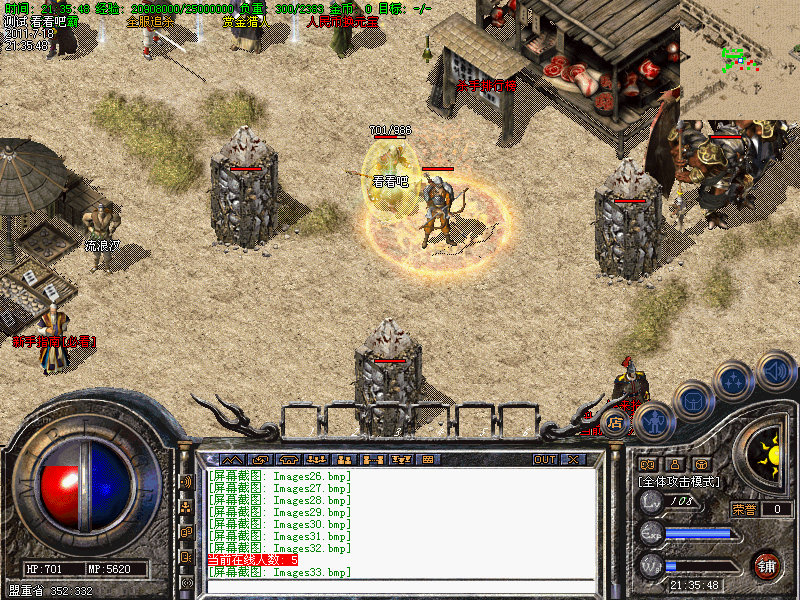Viewport: 800px width, 600px height.
Task: Click the single-person icon above attack mode
Action: (x=674, y=463)
